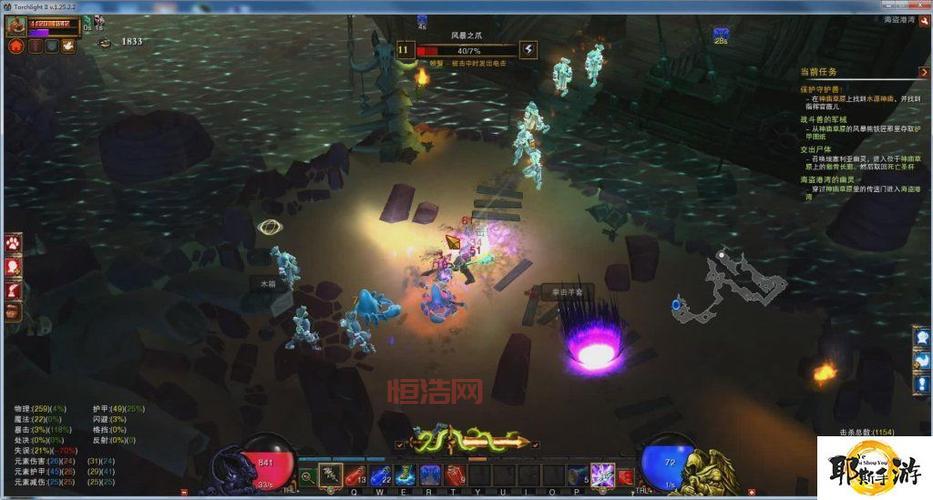Open the 保护守护兽 quest entry
The image size is (933, 500).
pyautogui.click(x=823, y=89)
